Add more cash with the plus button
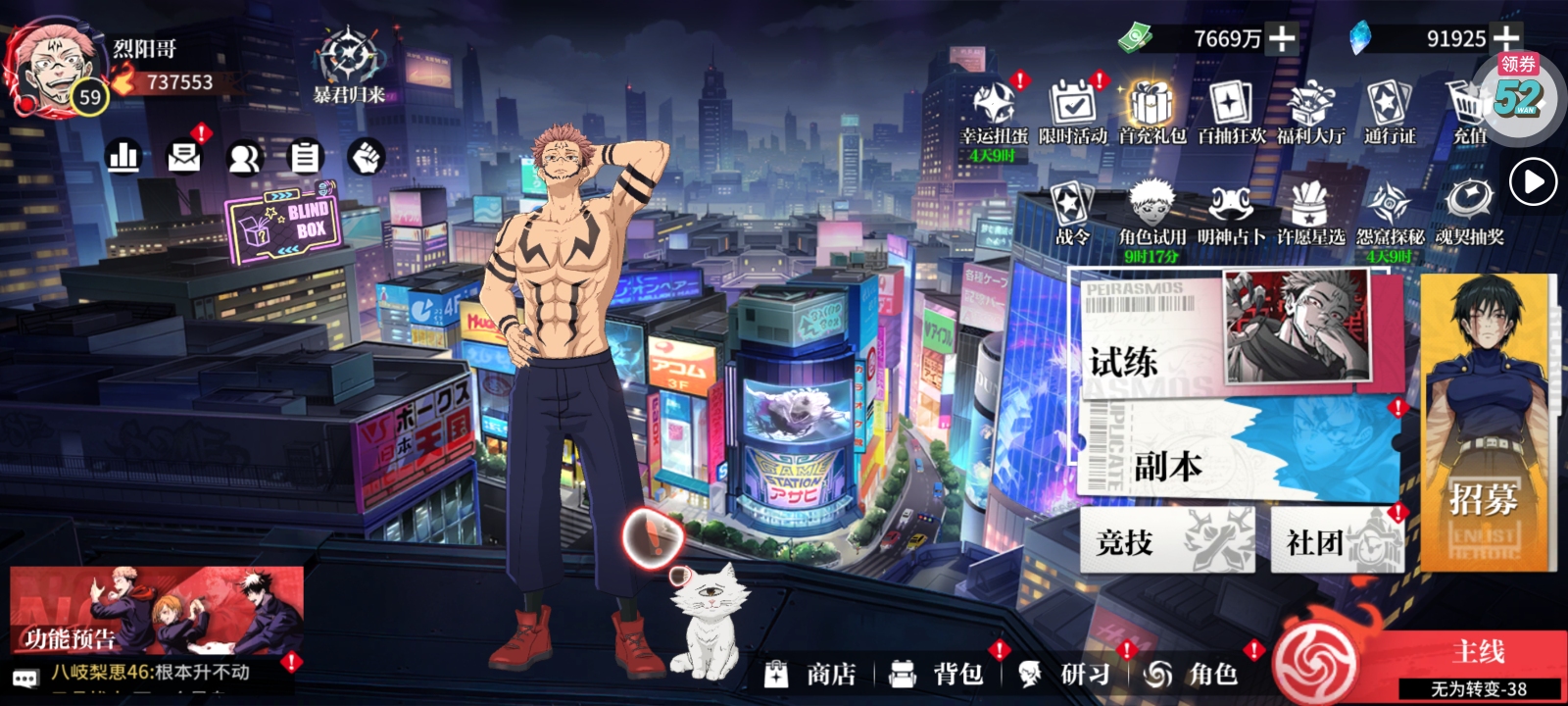 click(x=1281, y=39)
